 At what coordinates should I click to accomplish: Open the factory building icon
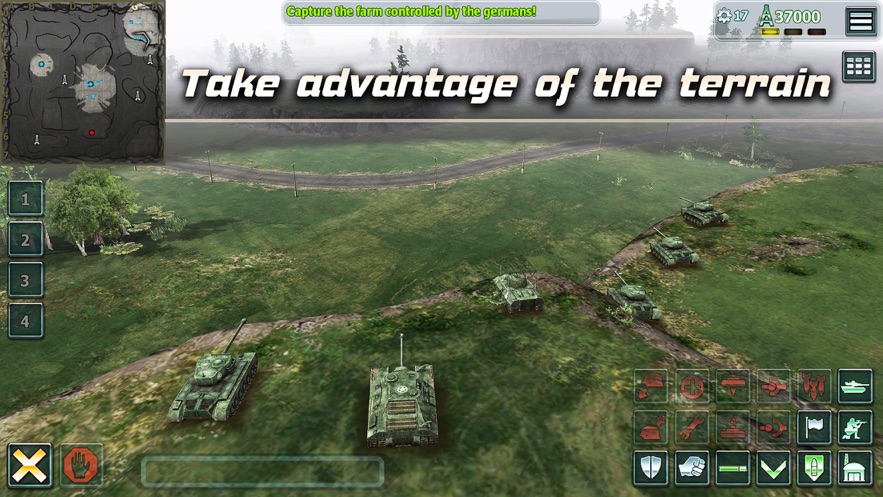click(855, 468)
